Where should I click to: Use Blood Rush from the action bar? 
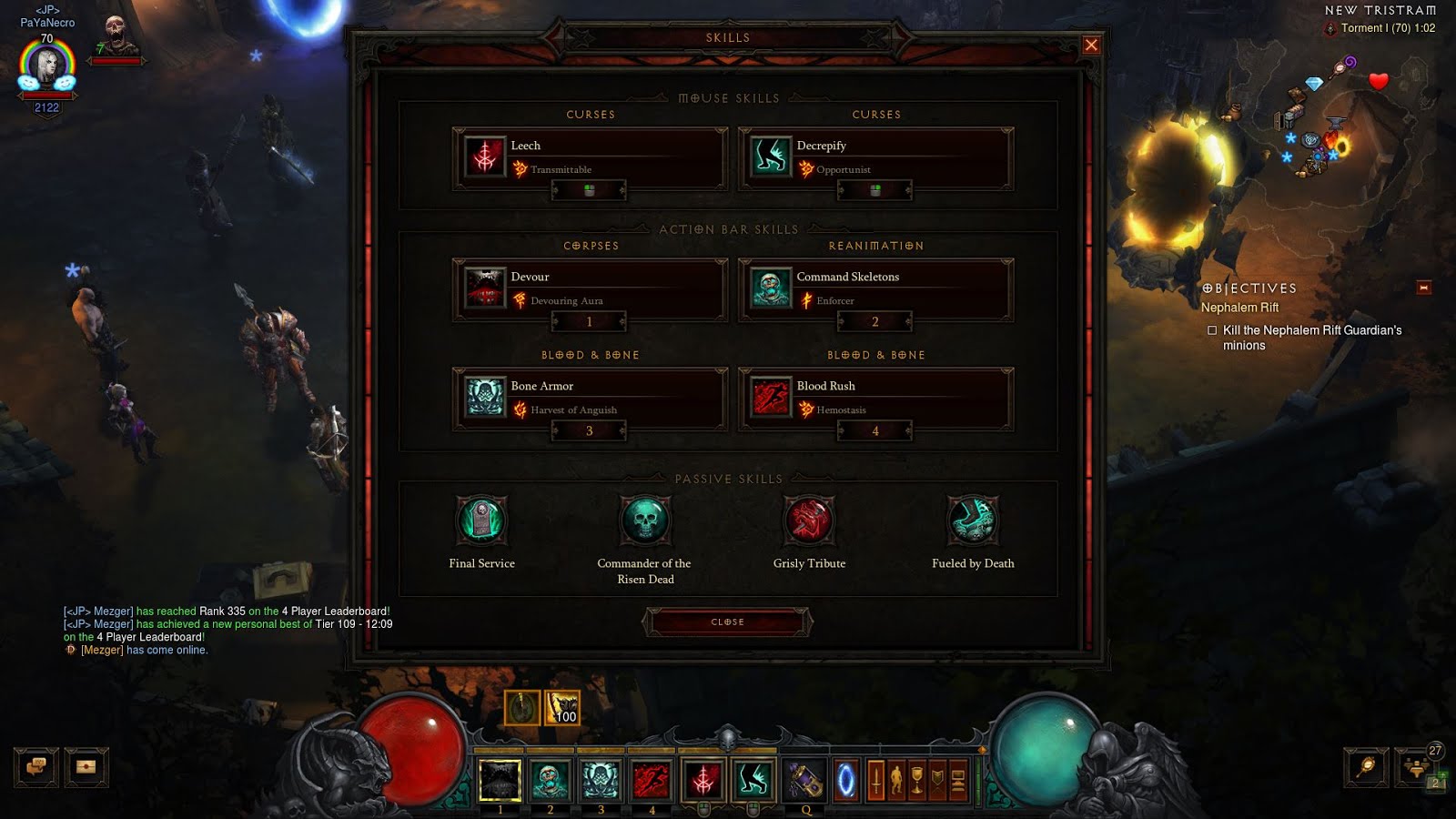(x=651, y=781)
